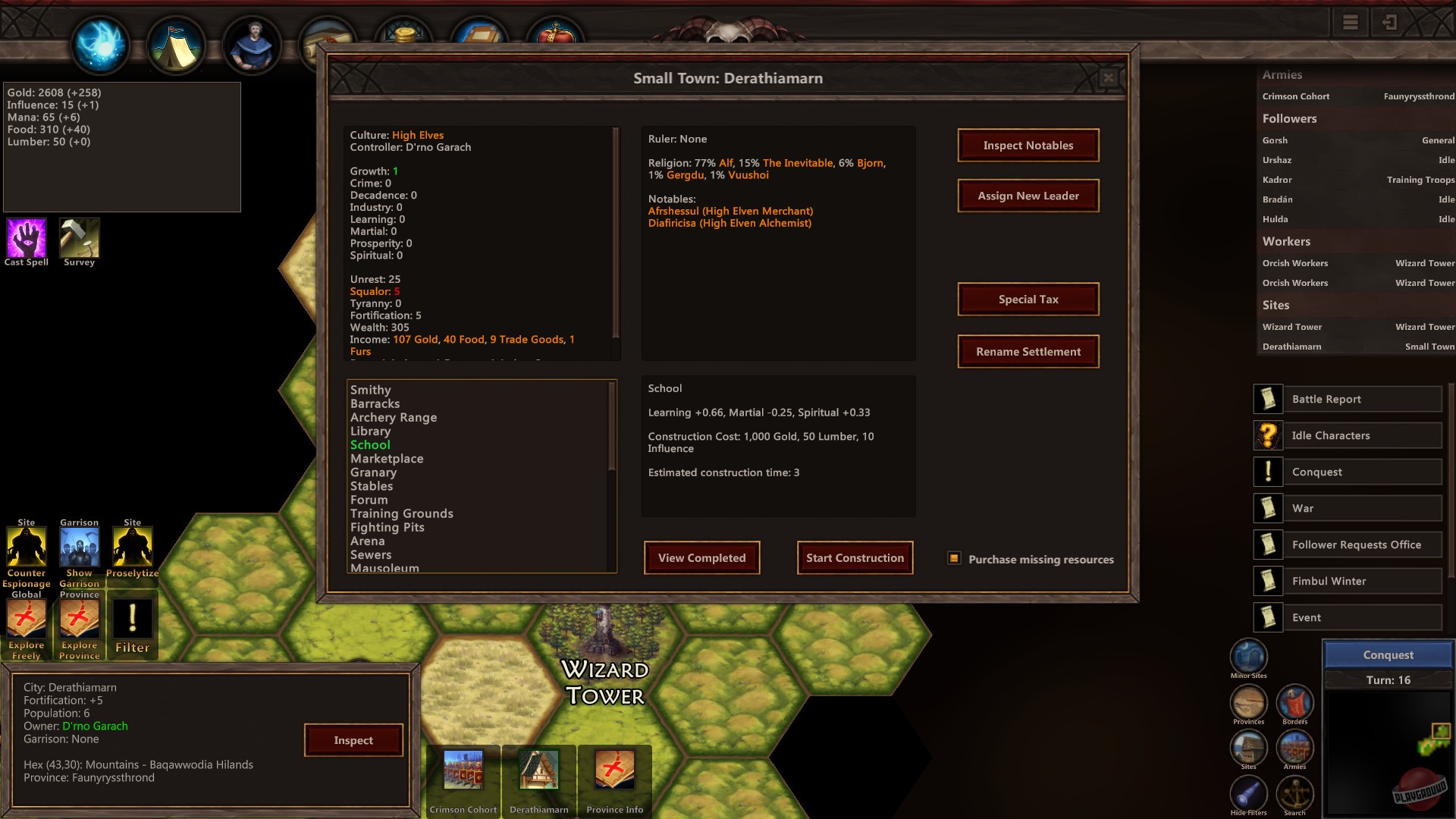Toggle the Show Garrison Province filter

pos(79,548)
